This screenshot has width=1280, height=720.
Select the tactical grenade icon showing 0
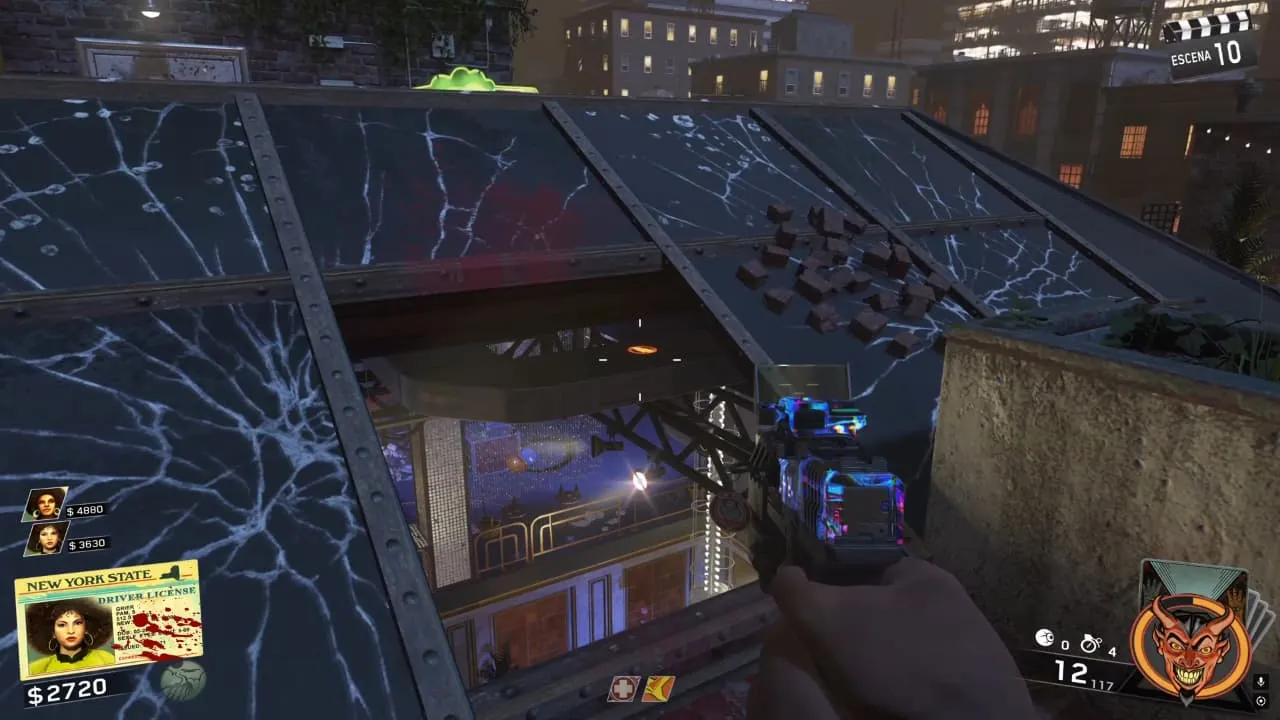(x=1044, y=636)
